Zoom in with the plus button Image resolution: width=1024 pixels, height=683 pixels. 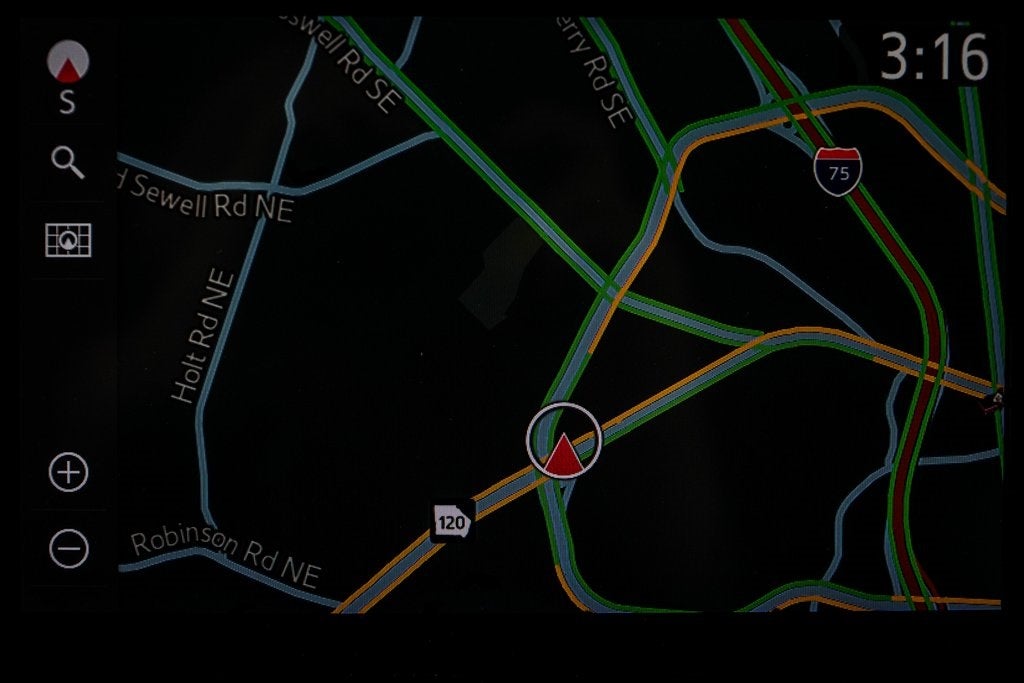[x=69, y=472]
